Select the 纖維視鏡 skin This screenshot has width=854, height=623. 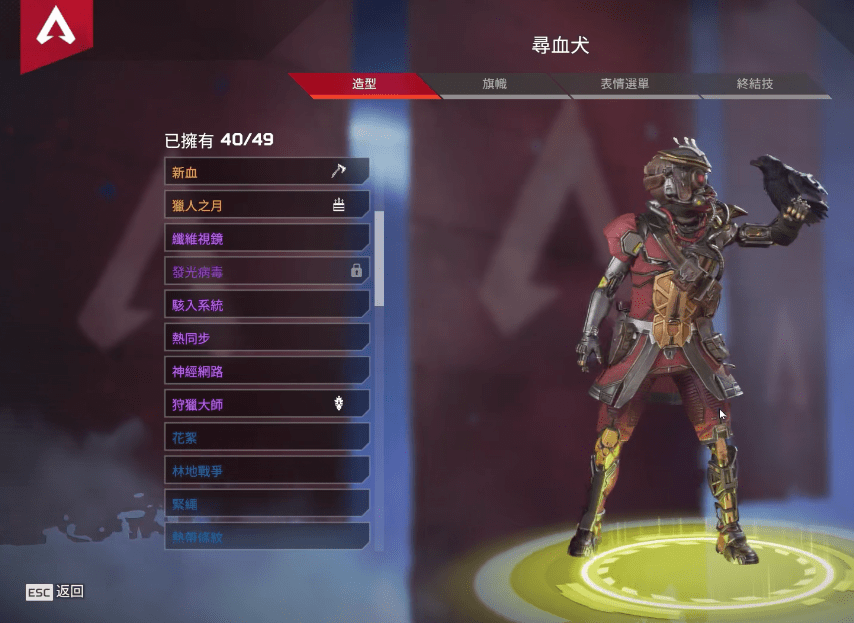[x=266, y=238]
